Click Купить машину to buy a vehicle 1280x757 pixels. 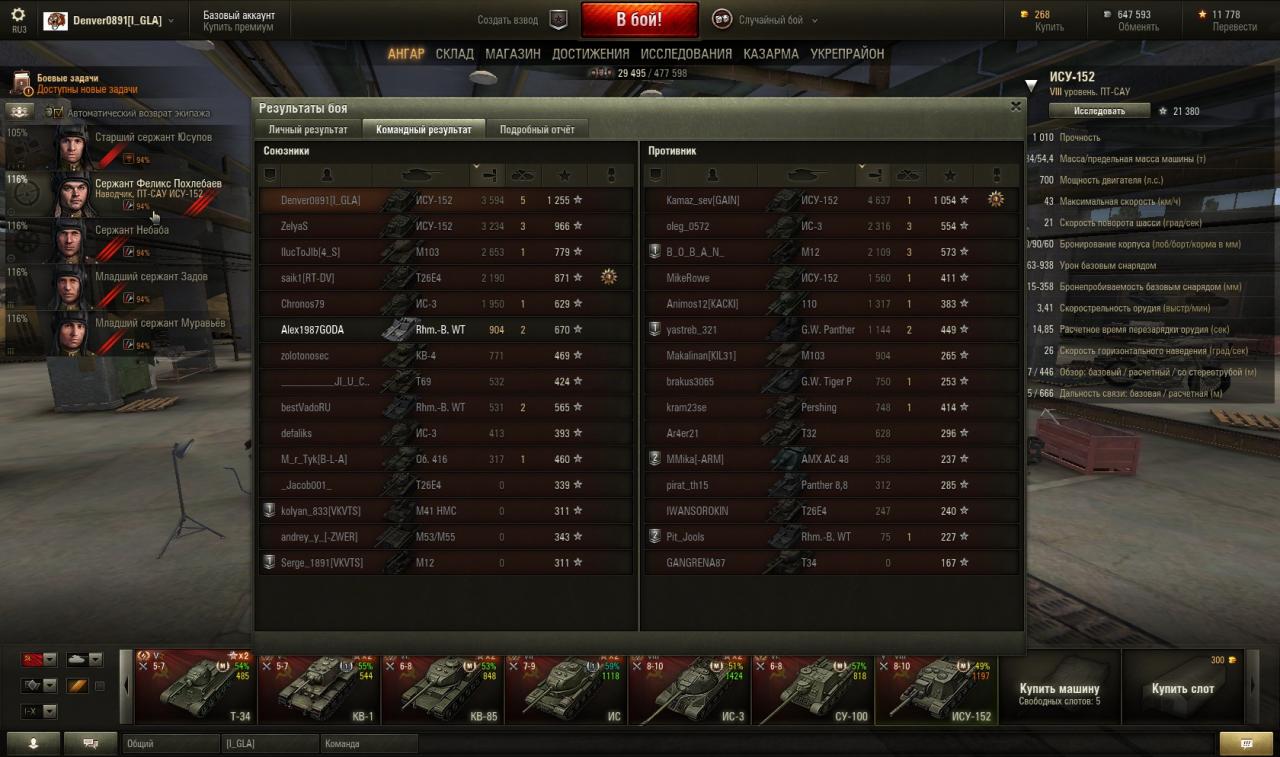[x=1059, y=689]
